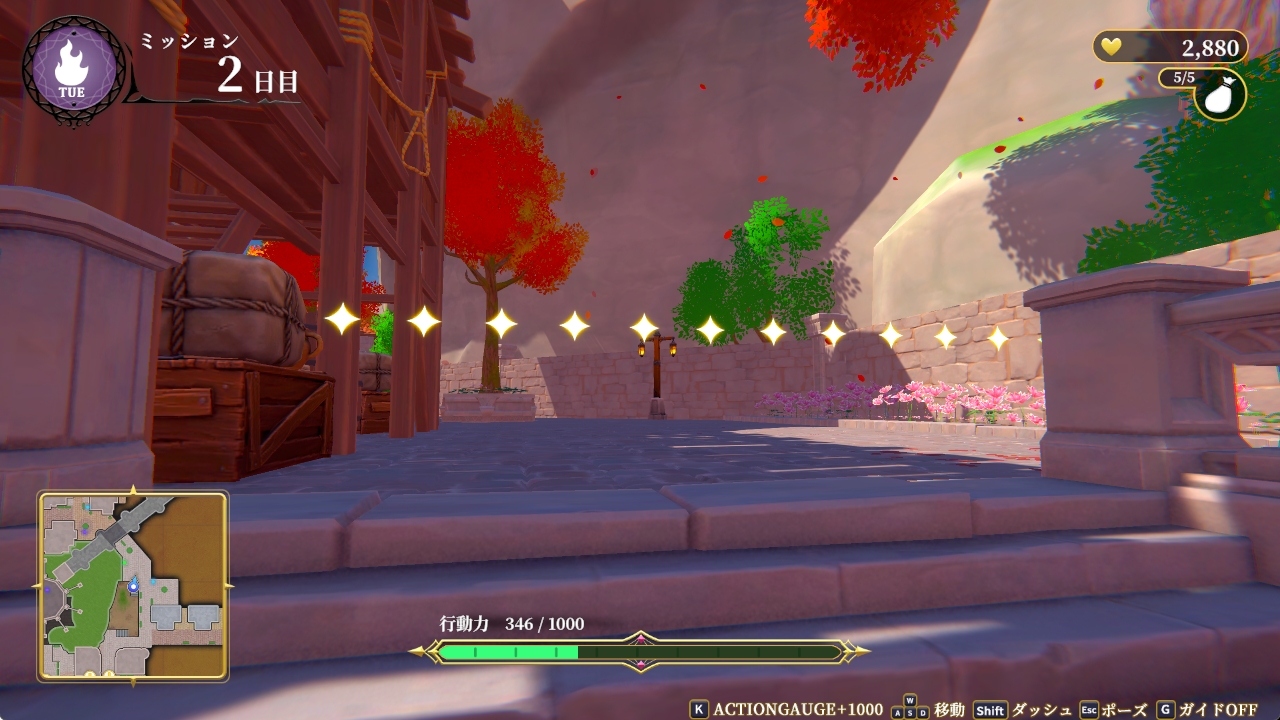Image resolution: width=1280 pixels, height=720 pixels.
Task: Select the fire day-of-week emblem
Action: point(71,70)
